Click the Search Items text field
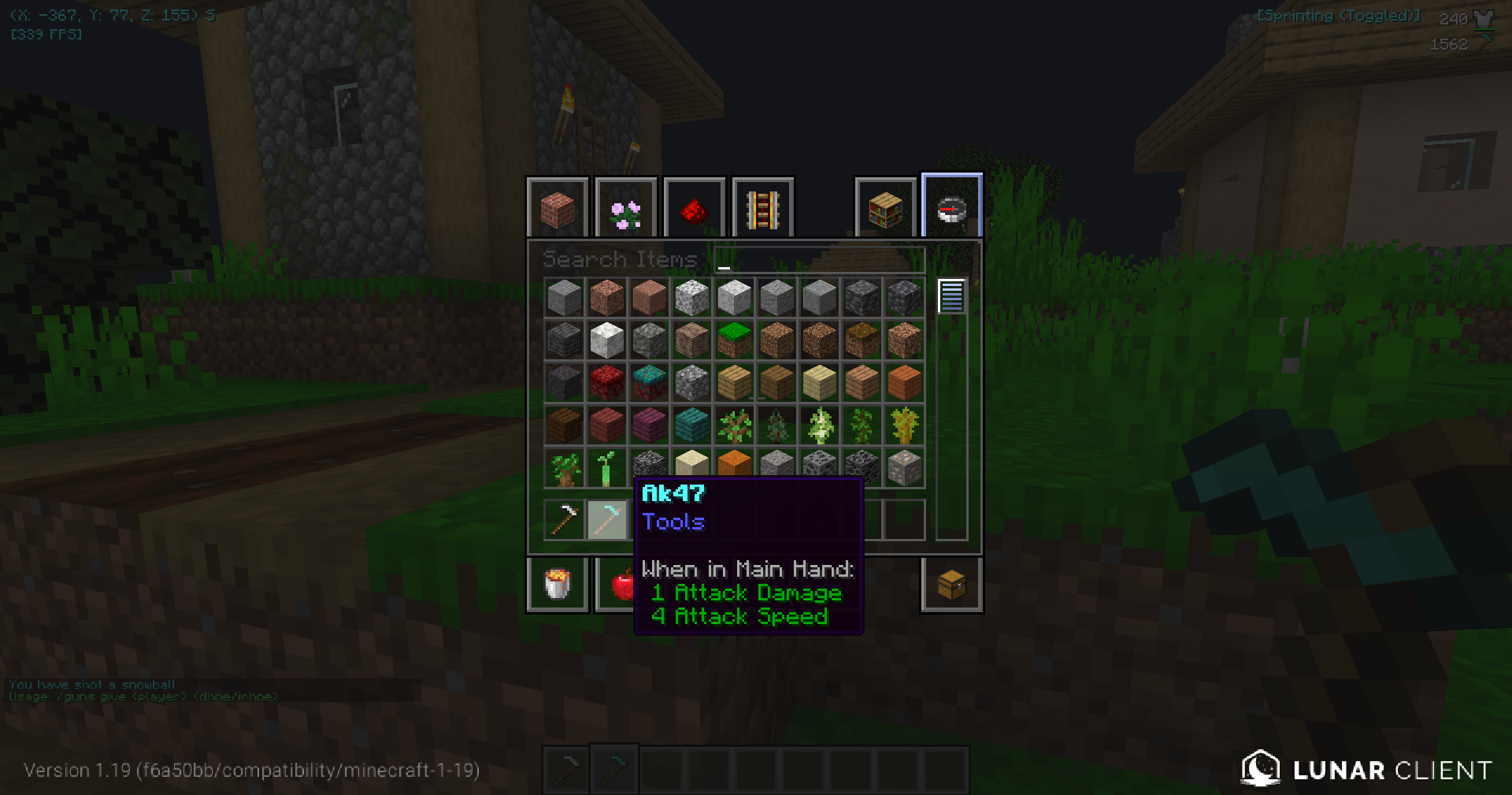 [x=819, y=260]
